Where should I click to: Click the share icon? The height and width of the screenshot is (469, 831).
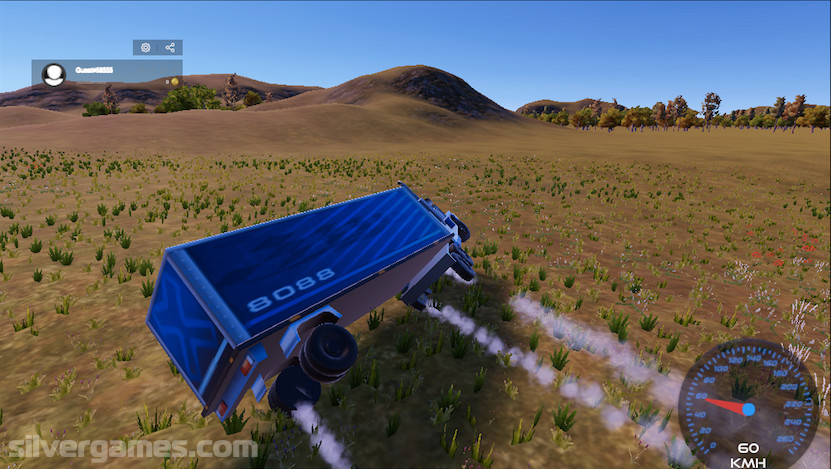[170, 47]
